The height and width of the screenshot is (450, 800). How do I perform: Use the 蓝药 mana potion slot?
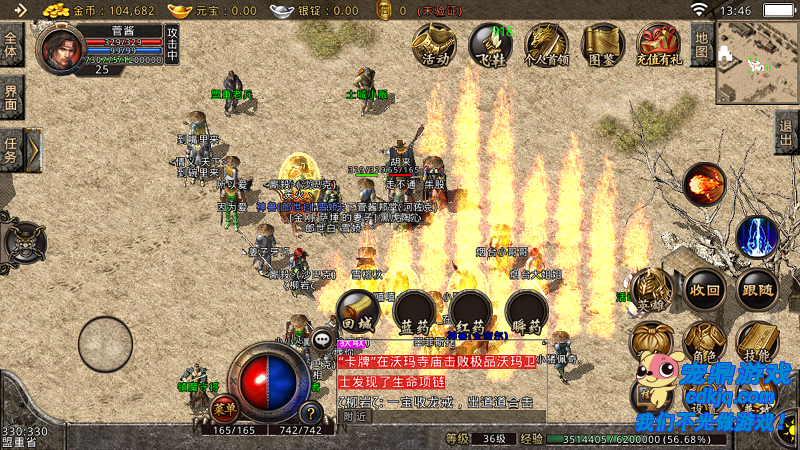(413, 311)
